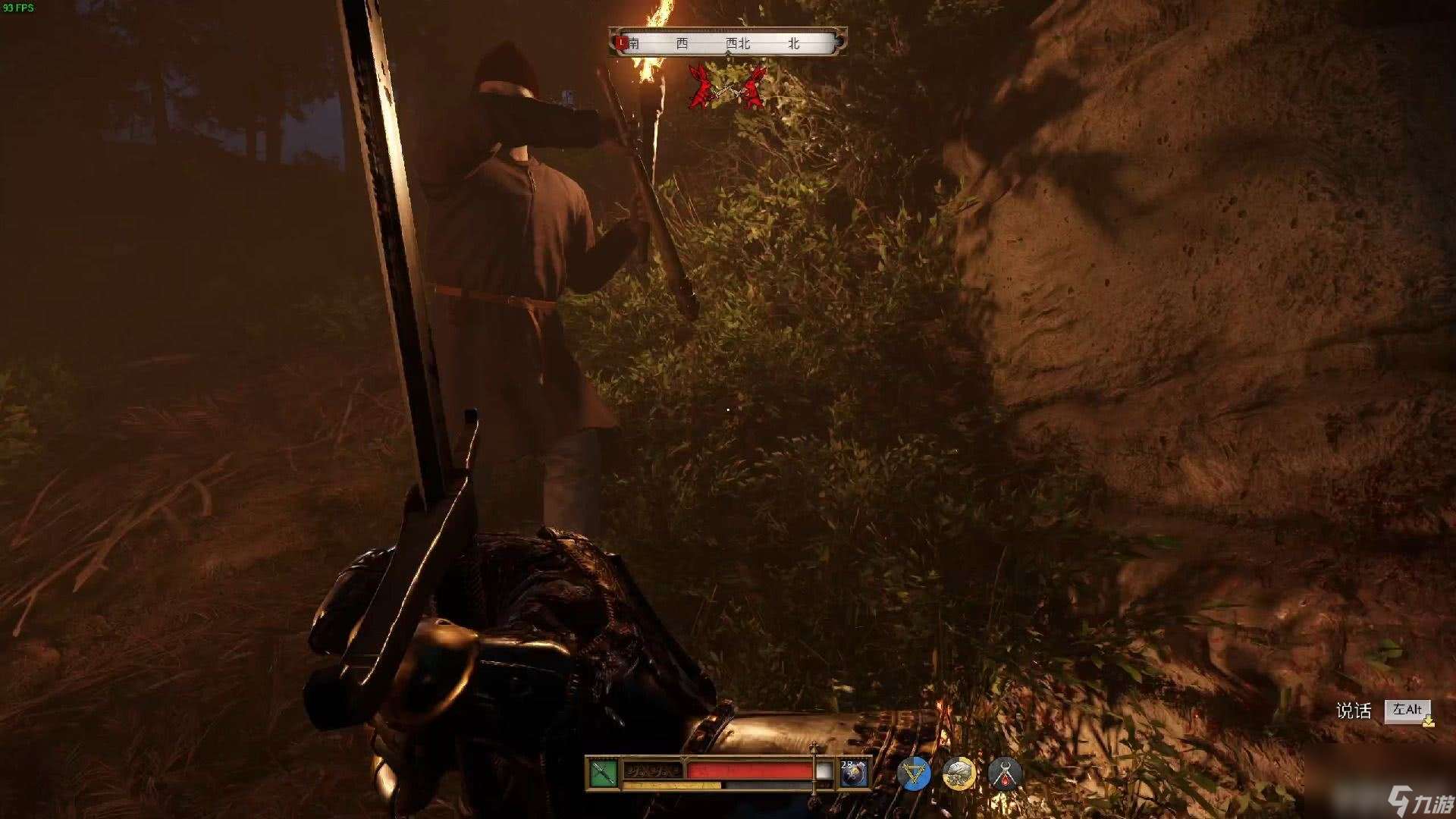The height and width of the screenshot is (819, 1456).
Task: Select the red shield marker on the compass
Action: 622,42
